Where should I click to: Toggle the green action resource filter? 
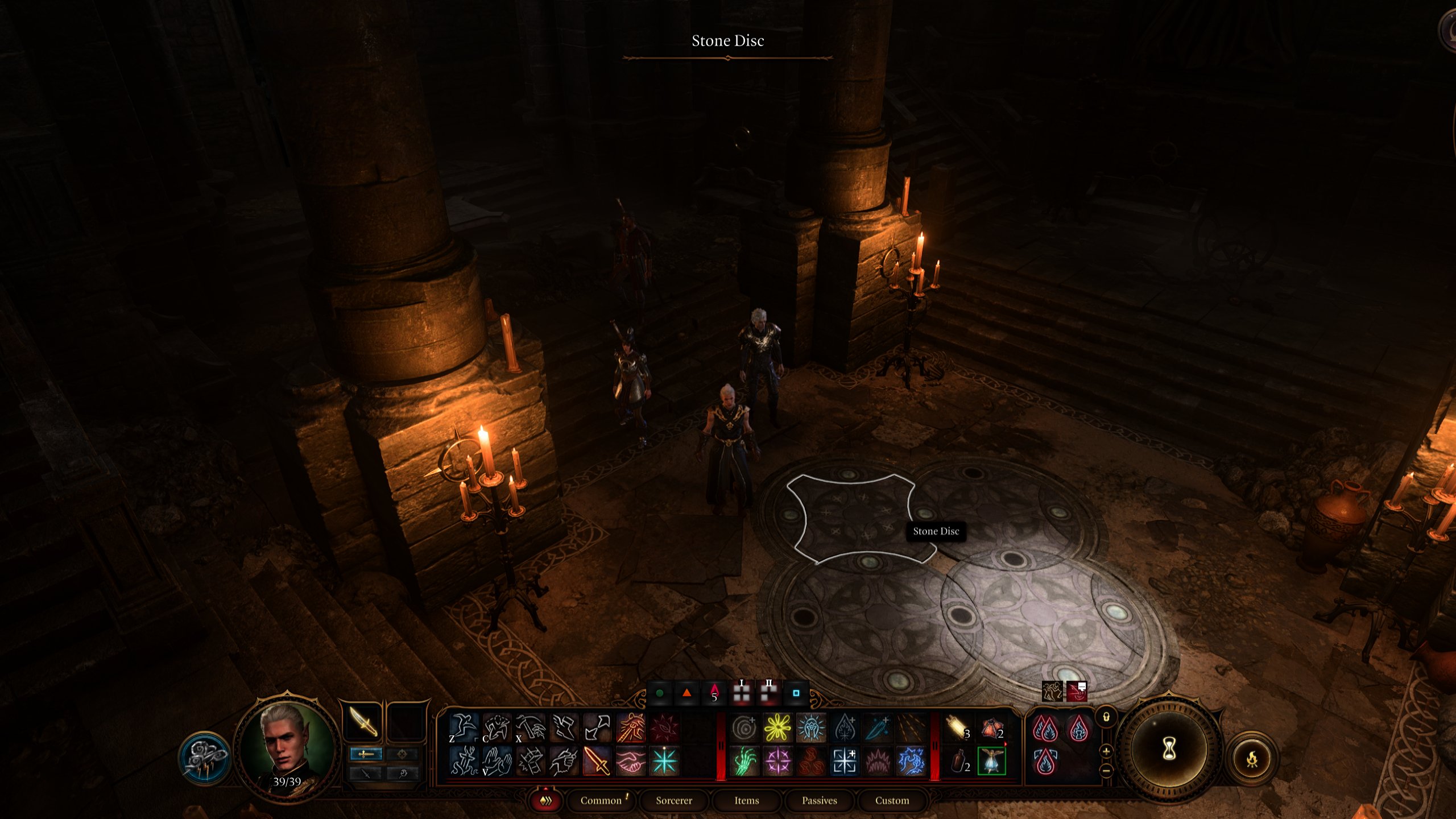coord(660,693)
